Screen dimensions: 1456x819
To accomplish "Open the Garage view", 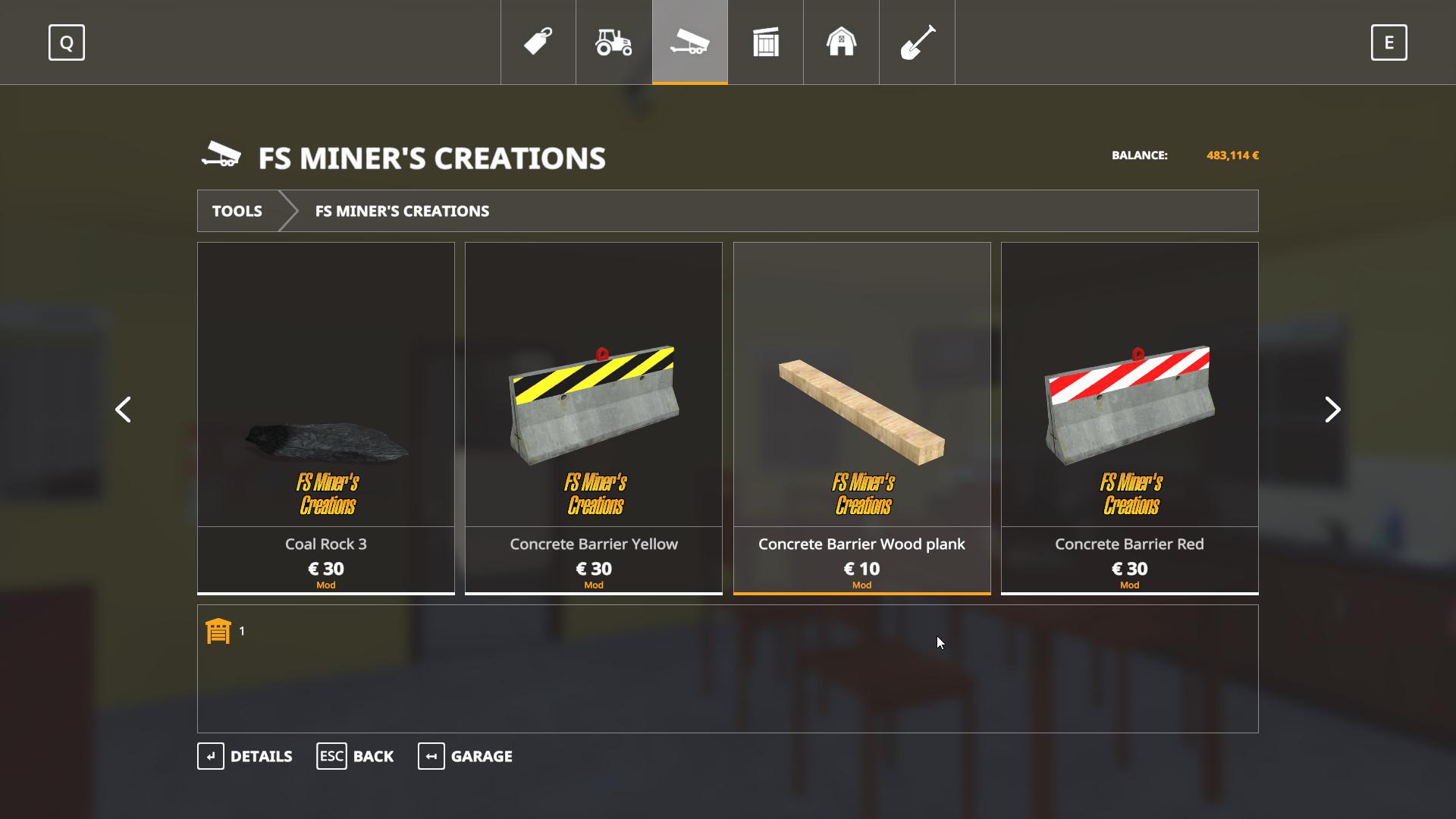I will coord(466,756).
